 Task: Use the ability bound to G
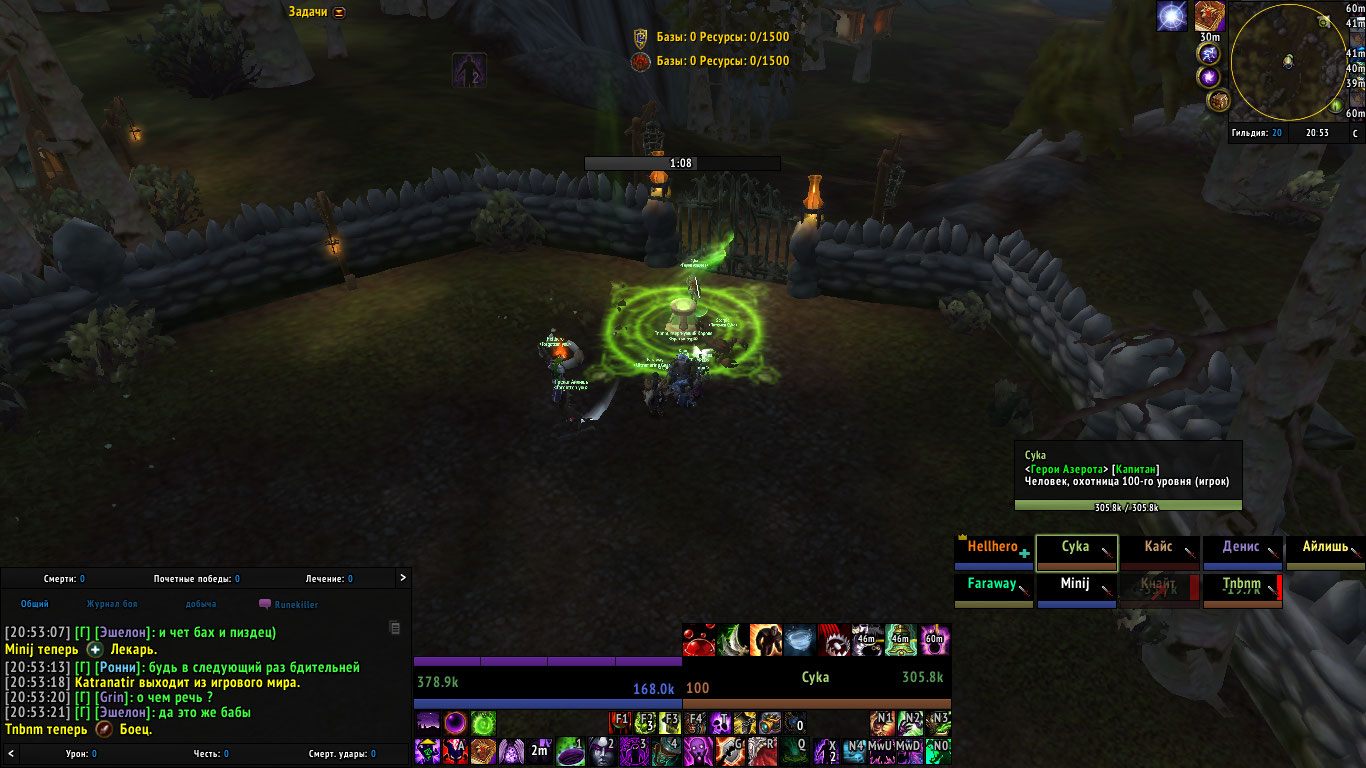pos(727,750)
